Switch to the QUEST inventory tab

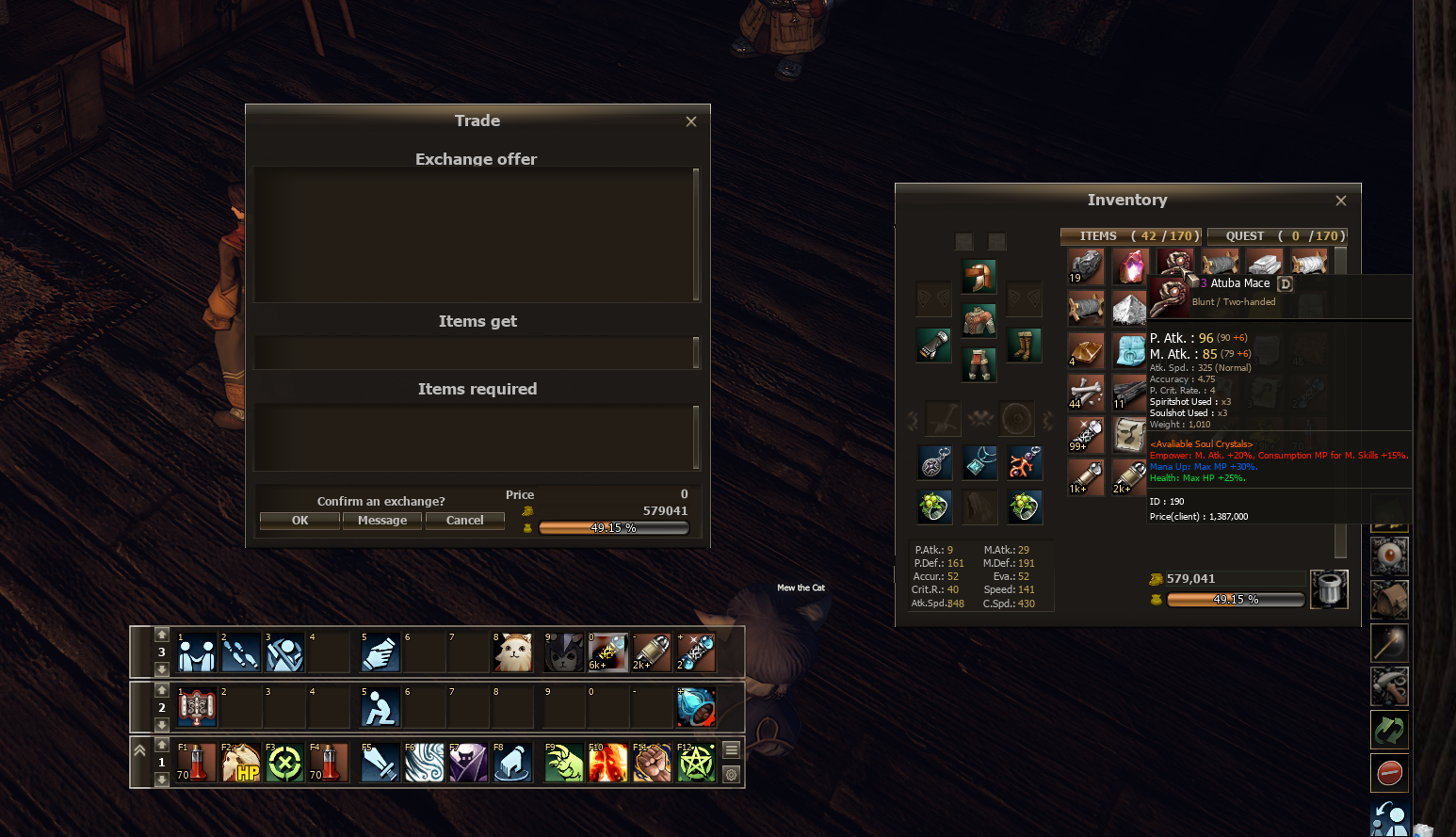pos(1277,236)
